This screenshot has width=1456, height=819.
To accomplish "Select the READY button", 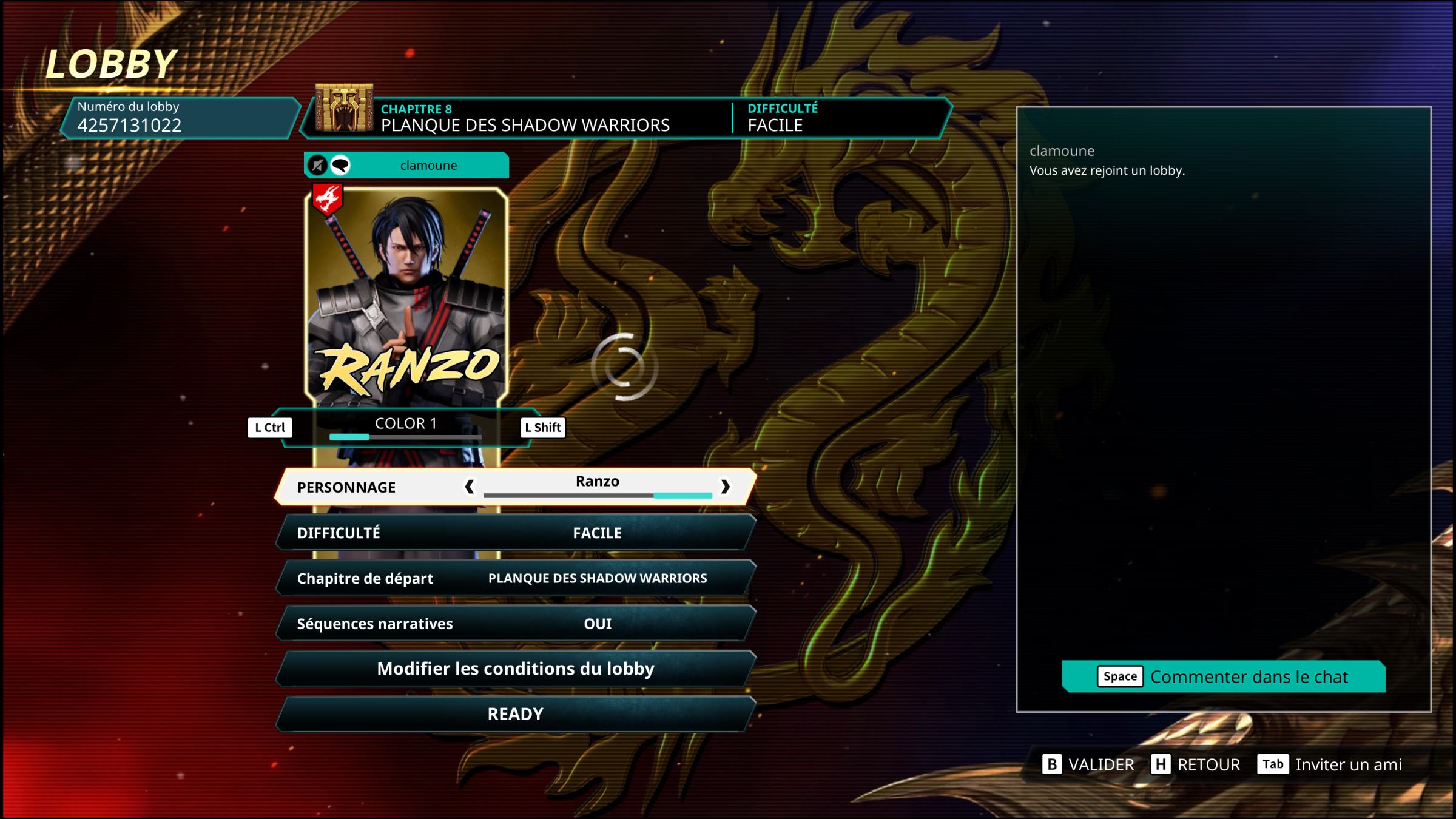I will click(516, 714).
